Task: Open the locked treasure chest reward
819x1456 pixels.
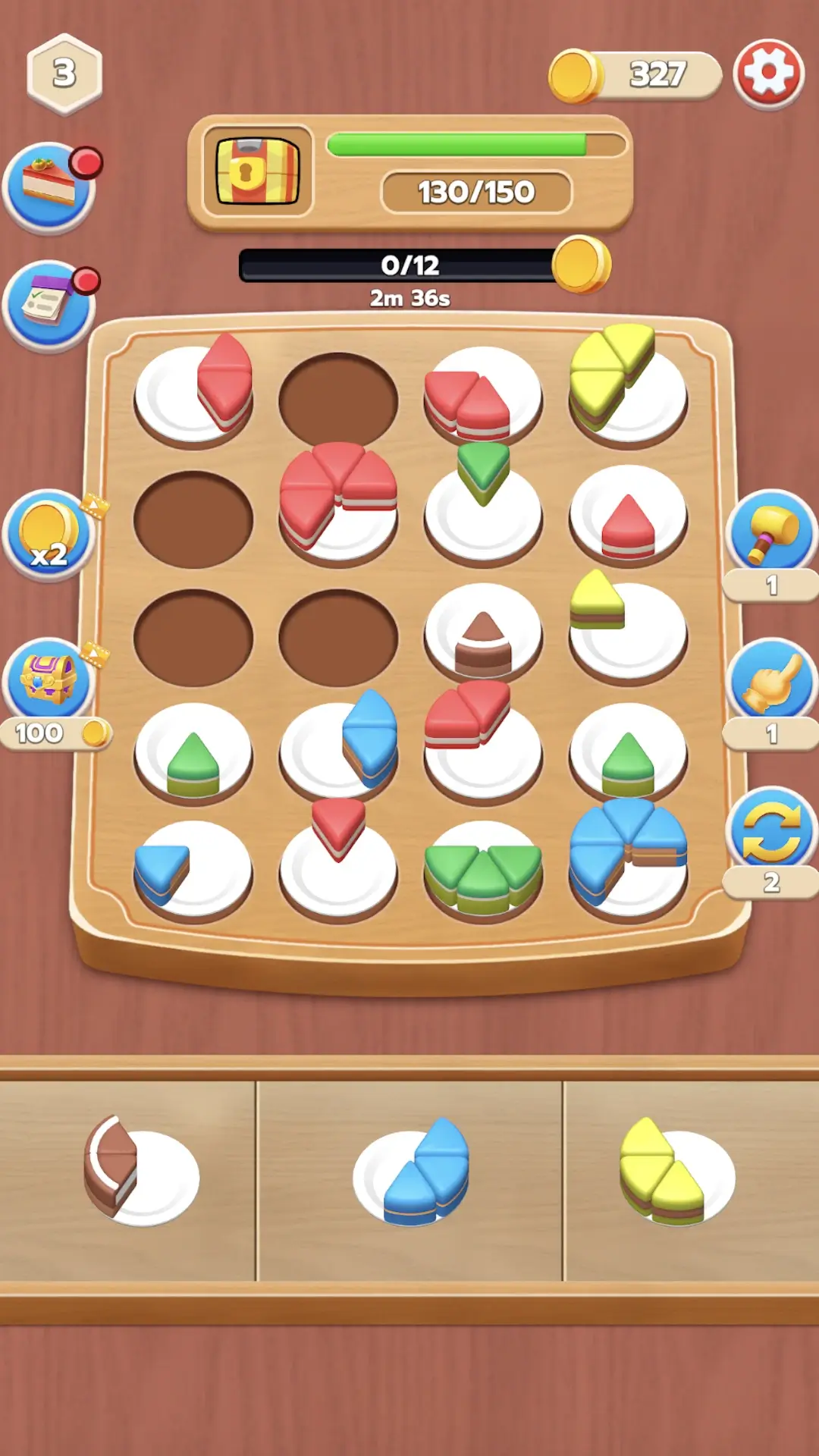Action: coord(258,171)
